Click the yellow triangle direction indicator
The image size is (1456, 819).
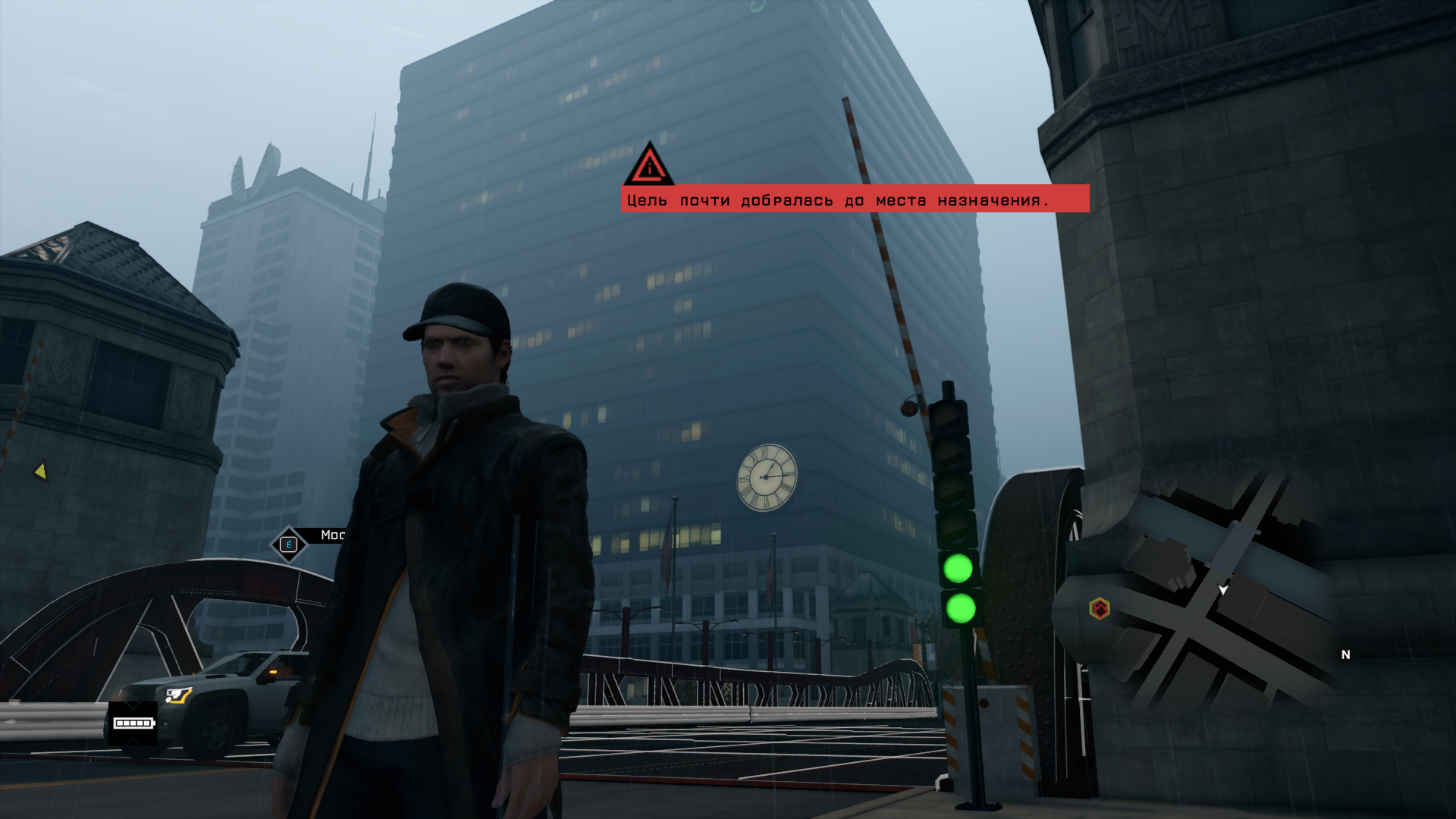[41, 472]
